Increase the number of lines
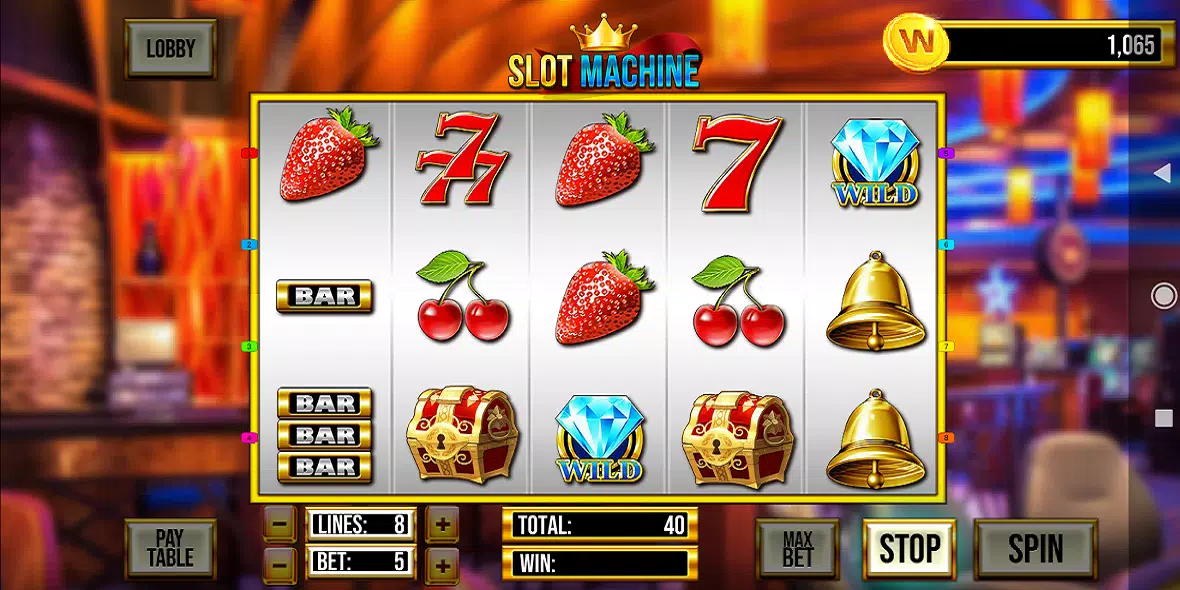1180x590 pixels. point(442,523)
